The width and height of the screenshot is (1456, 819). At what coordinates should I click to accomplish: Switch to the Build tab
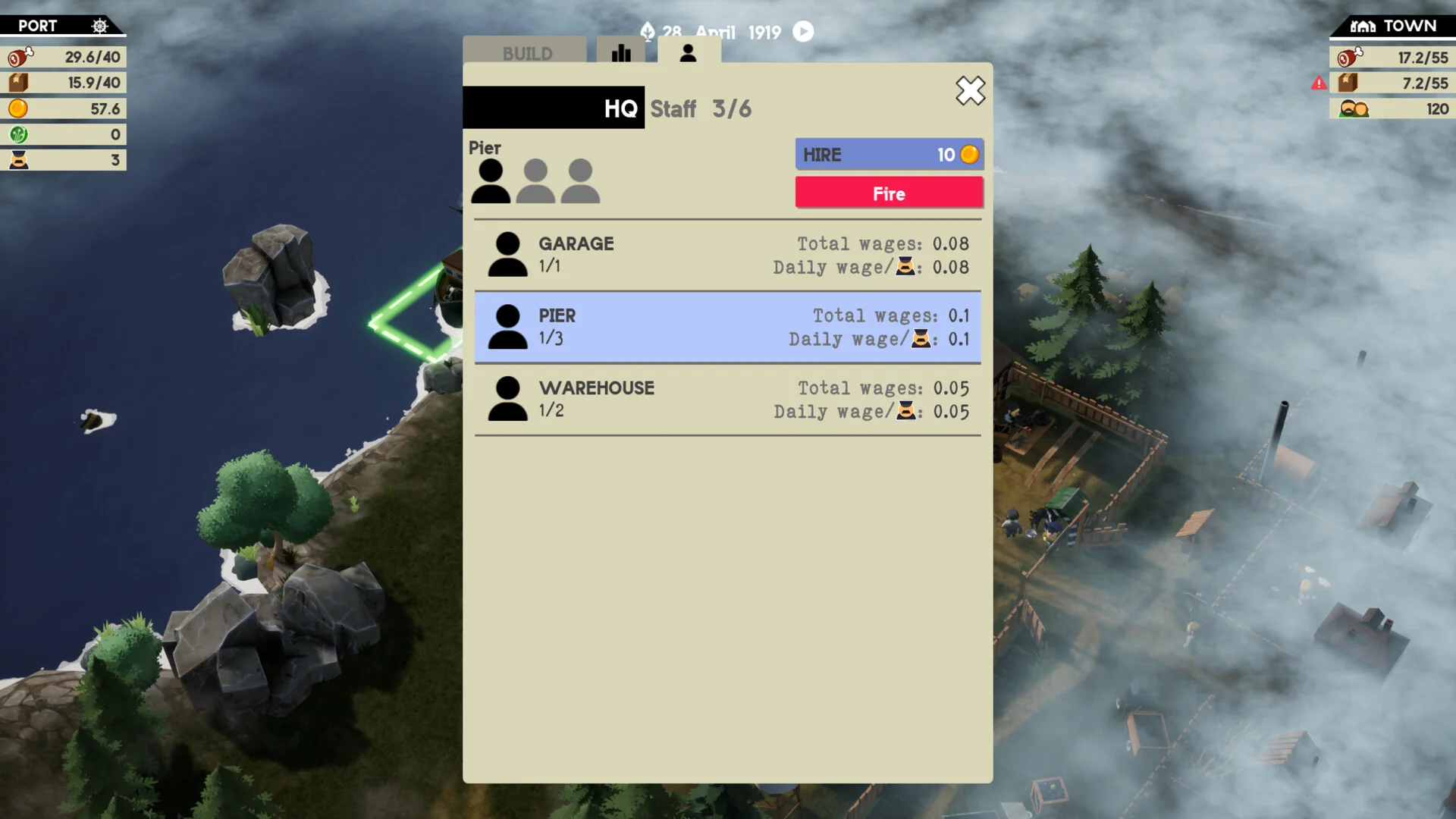[x=526, y=53]
